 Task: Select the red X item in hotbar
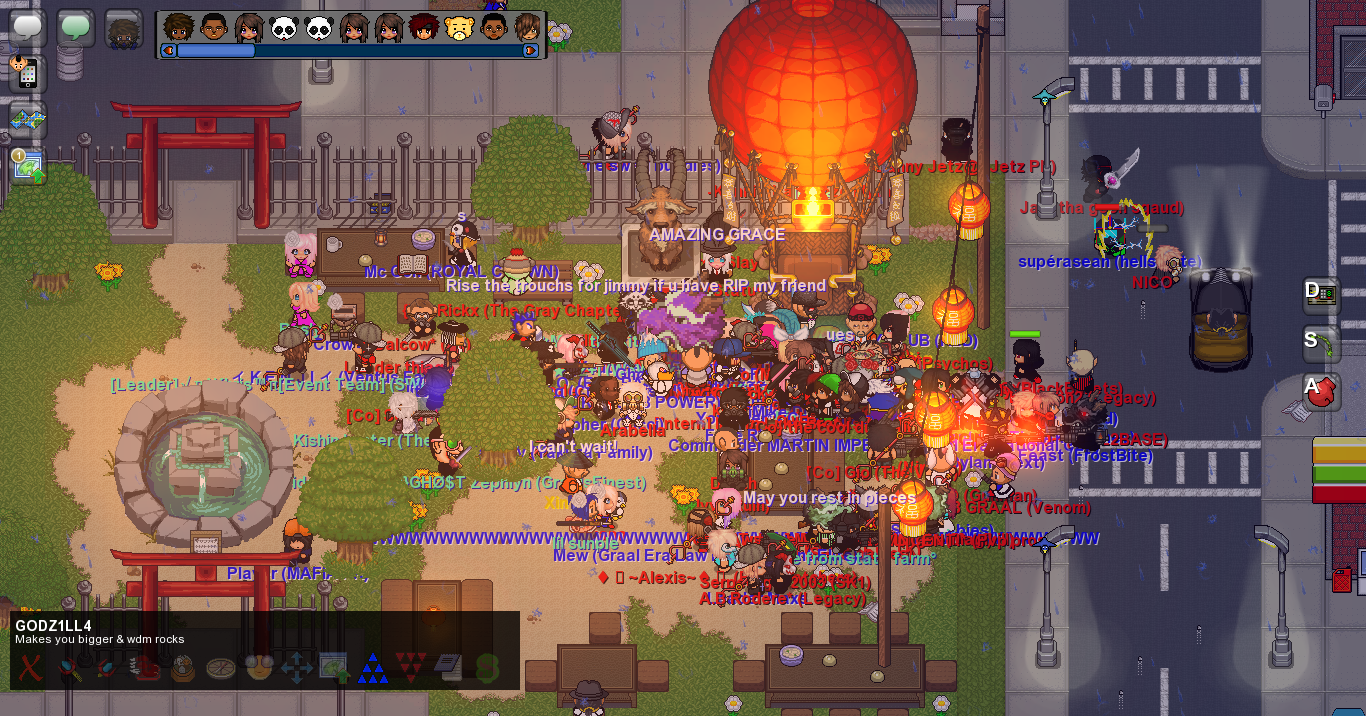pos(31,667)
